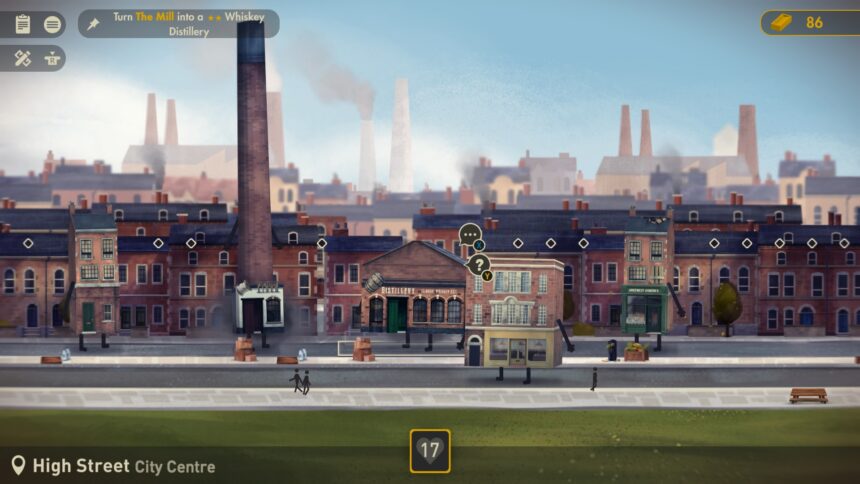Select the pencil and ruler build tool
Image resolution: width=860 pixels, height=484 pixels.
click(x=23, y=58)
